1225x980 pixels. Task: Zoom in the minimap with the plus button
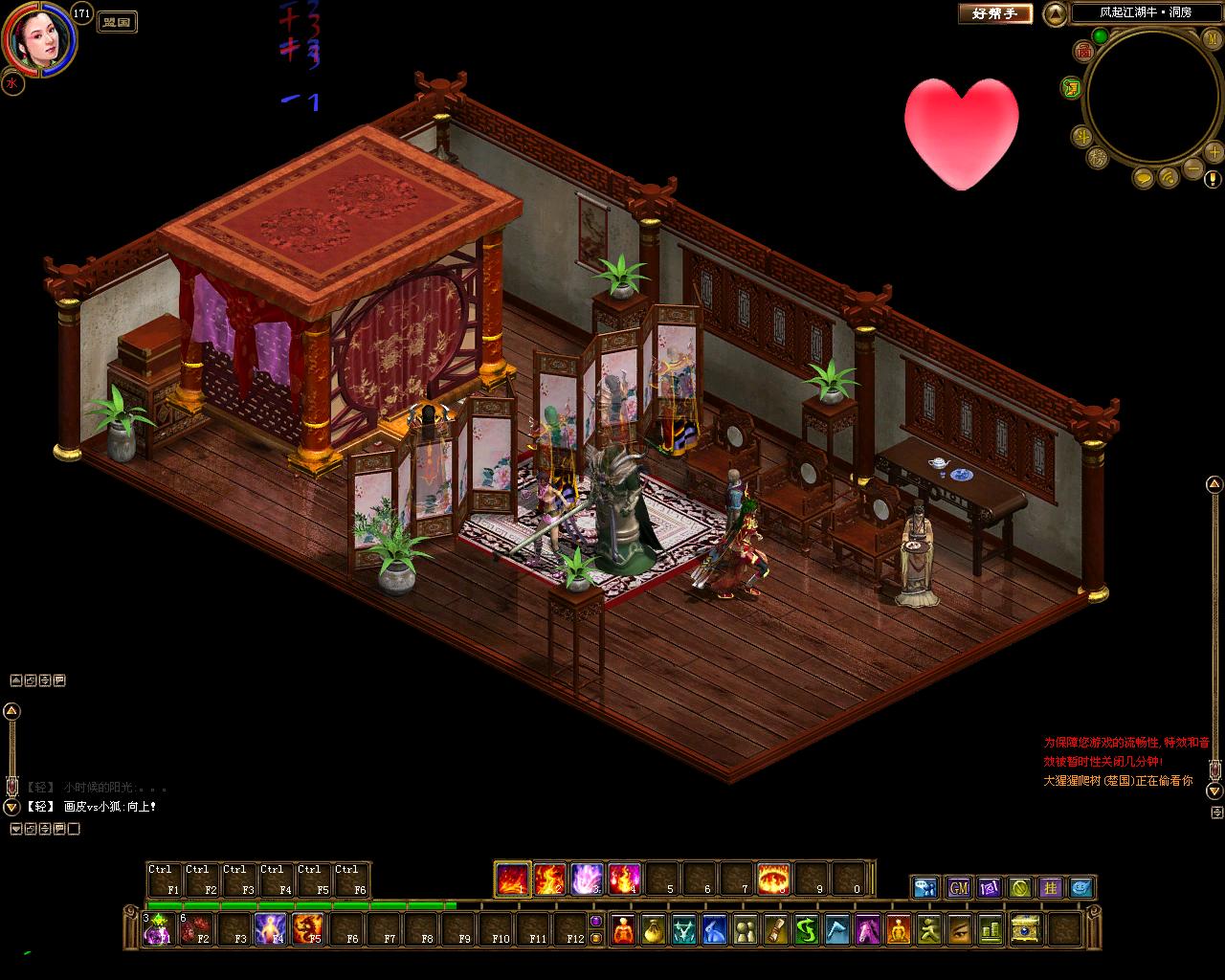1214,152
